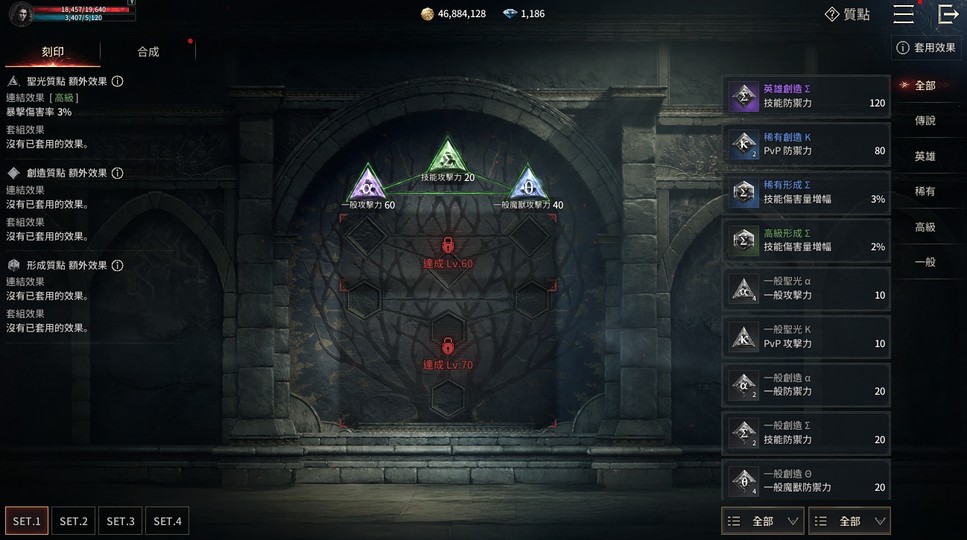Filter the list by 稀有 rarity
Screen dimensions: 967x540
point(925,191)
